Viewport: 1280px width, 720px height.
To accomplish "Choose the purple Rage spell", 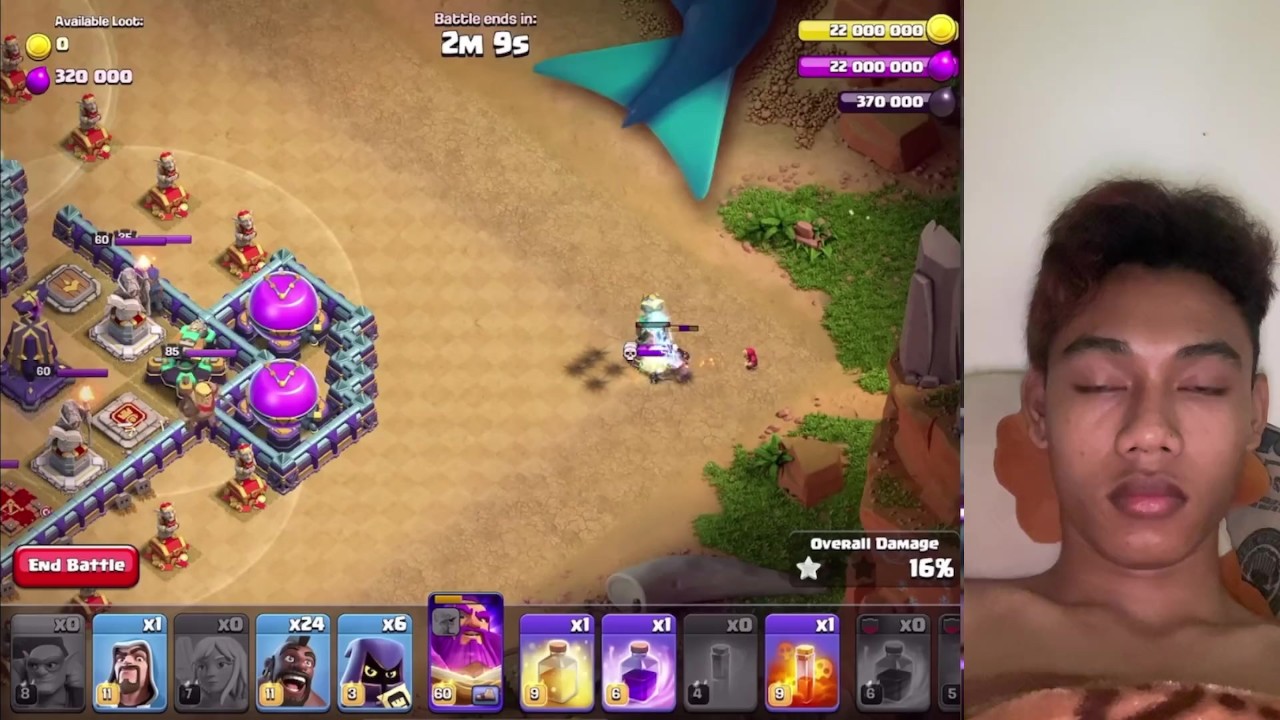I will [x=639, y=661].
